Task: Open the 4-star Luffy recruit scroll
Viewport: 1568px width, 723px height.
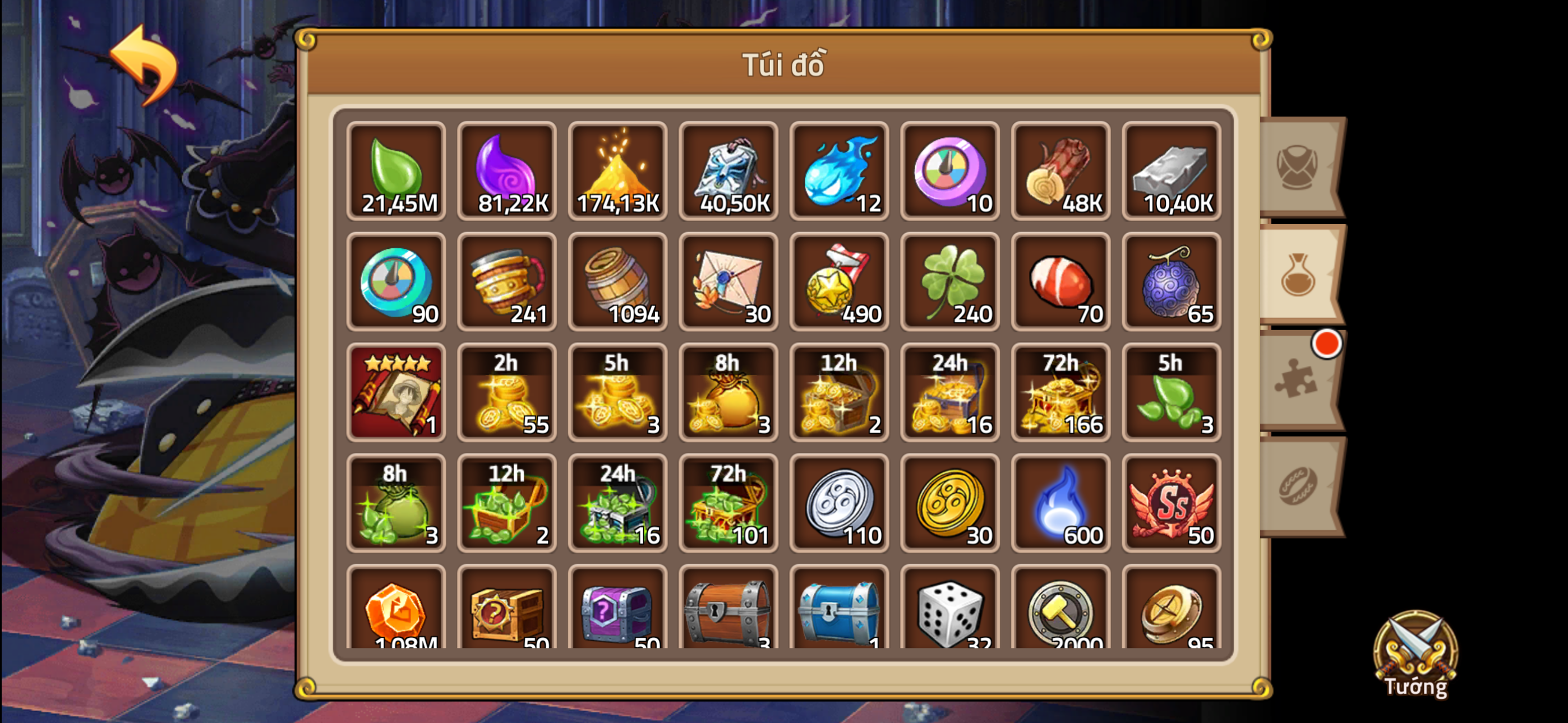Action: 396,393
